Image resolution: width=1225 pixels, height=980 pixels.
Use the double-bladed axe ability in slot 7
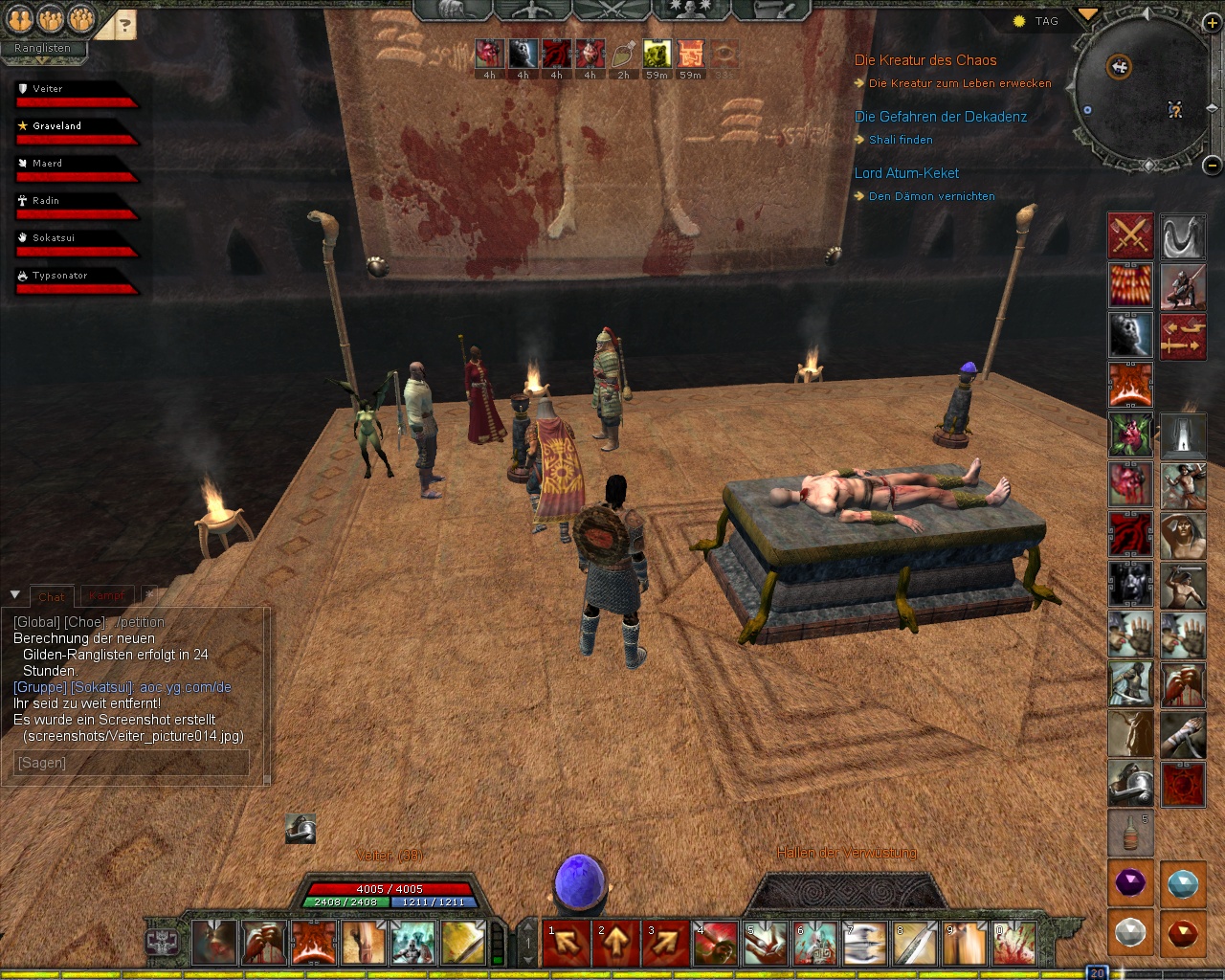pyautogui.click(x=865, y=944)
